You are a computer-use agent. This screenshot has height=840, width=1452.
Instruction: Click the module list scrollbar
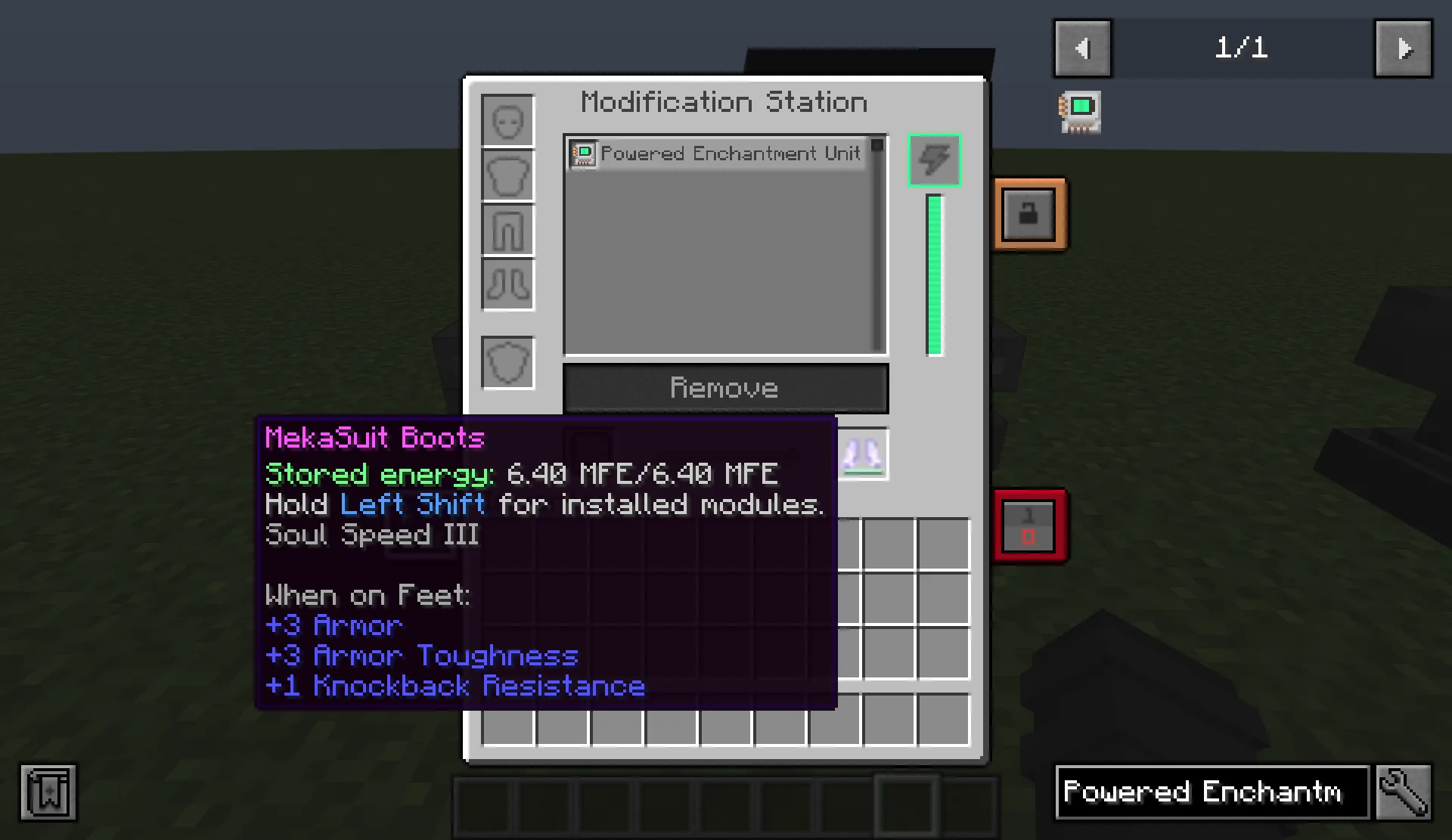(x=877, y=145)
